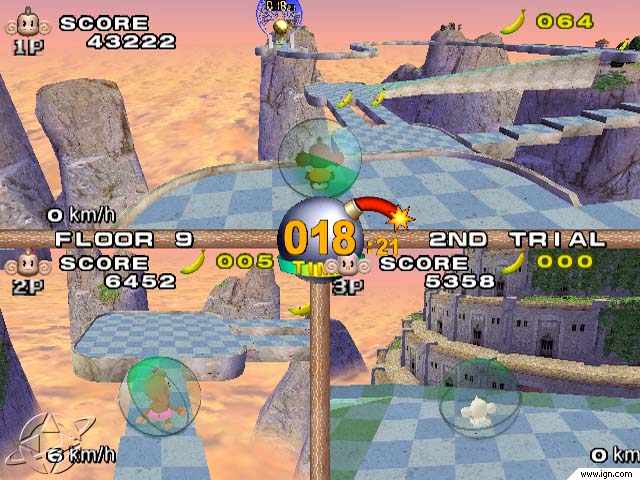Screen dimensions: 640x480
Task: Click the bomb fuse timer icon
Action: 318,237
